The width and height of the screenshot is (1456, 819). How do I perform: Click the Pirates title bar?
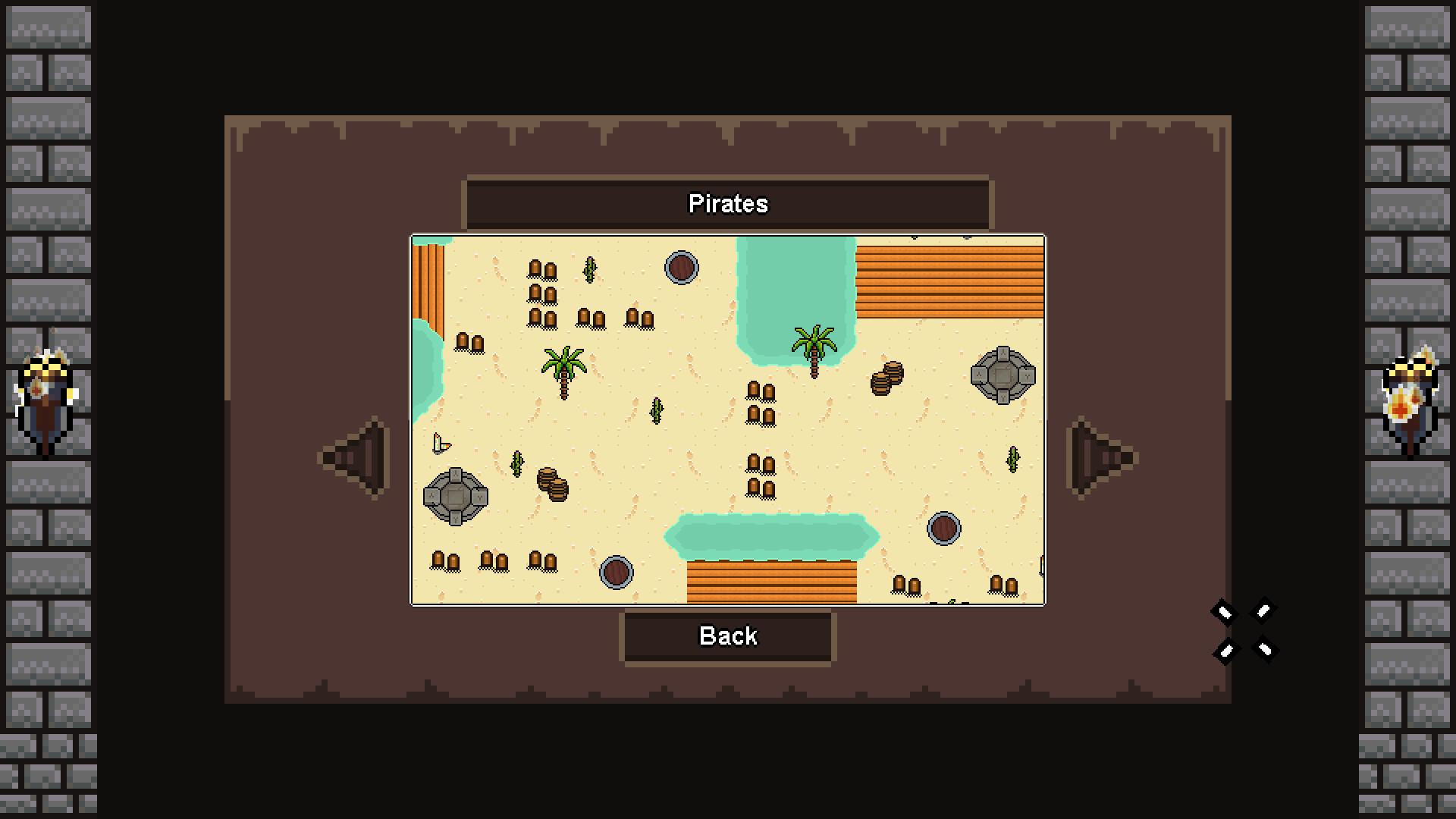[x=728, y=203]
